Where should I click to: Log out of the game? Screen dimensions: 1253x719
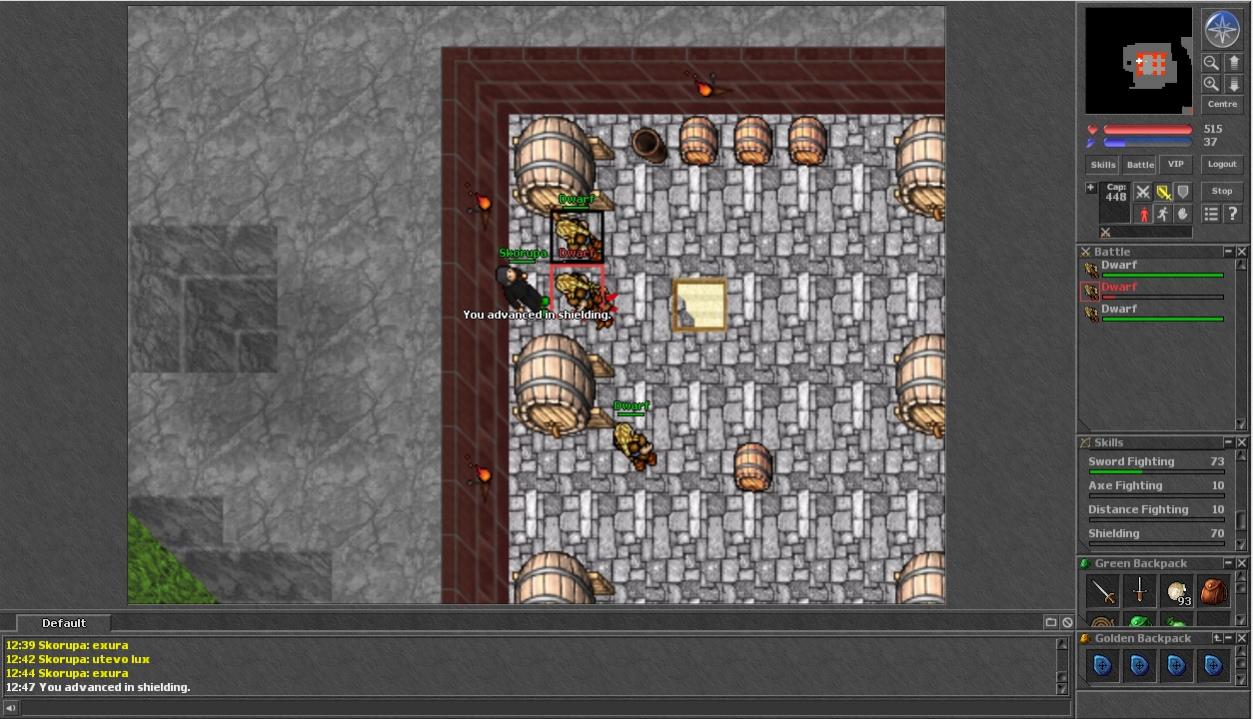click(x=1222, y=165)
